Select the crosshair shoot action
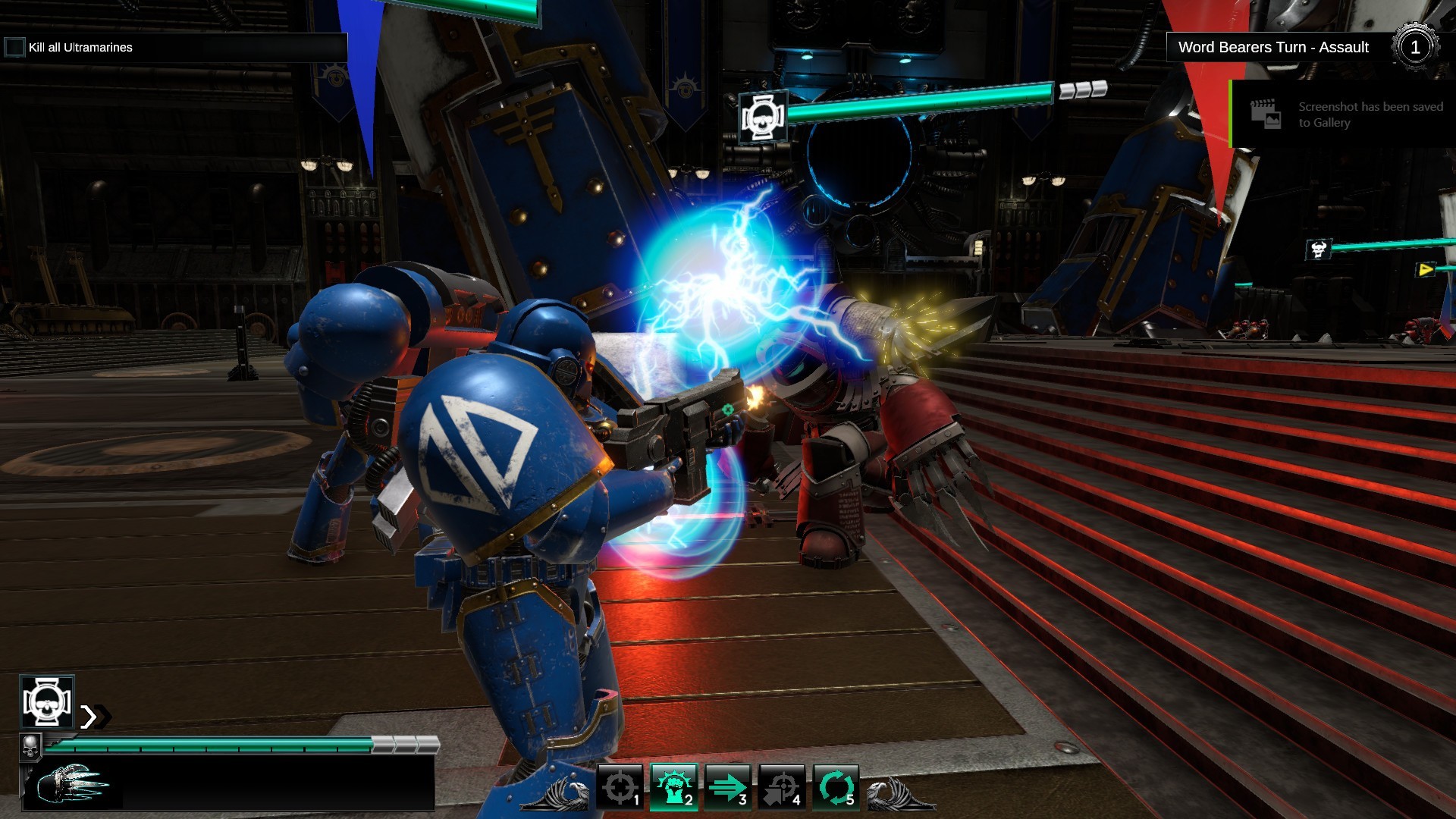 [x=620, y=787]
